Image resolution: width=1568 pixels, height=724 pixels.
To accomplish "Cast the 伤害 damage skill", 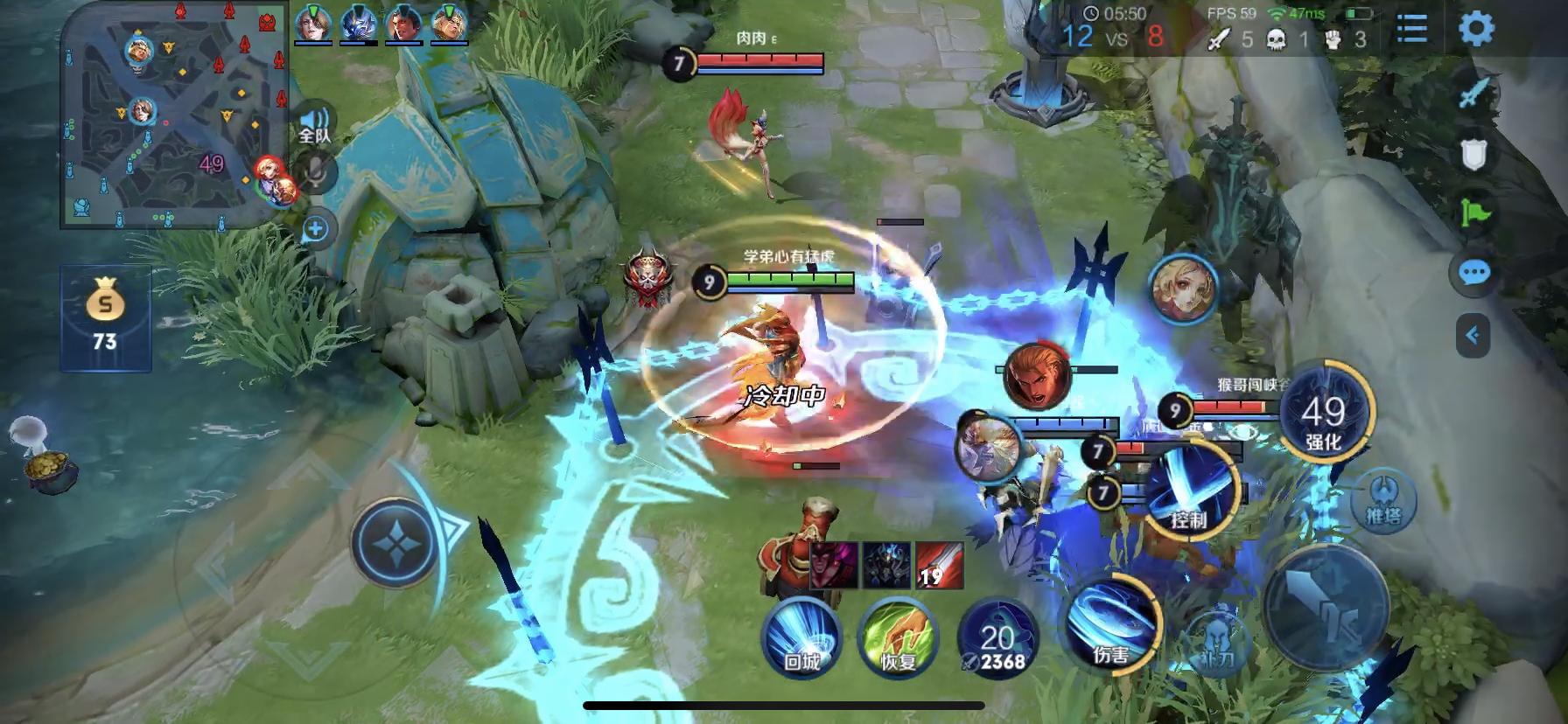I will coord(1111,623).
